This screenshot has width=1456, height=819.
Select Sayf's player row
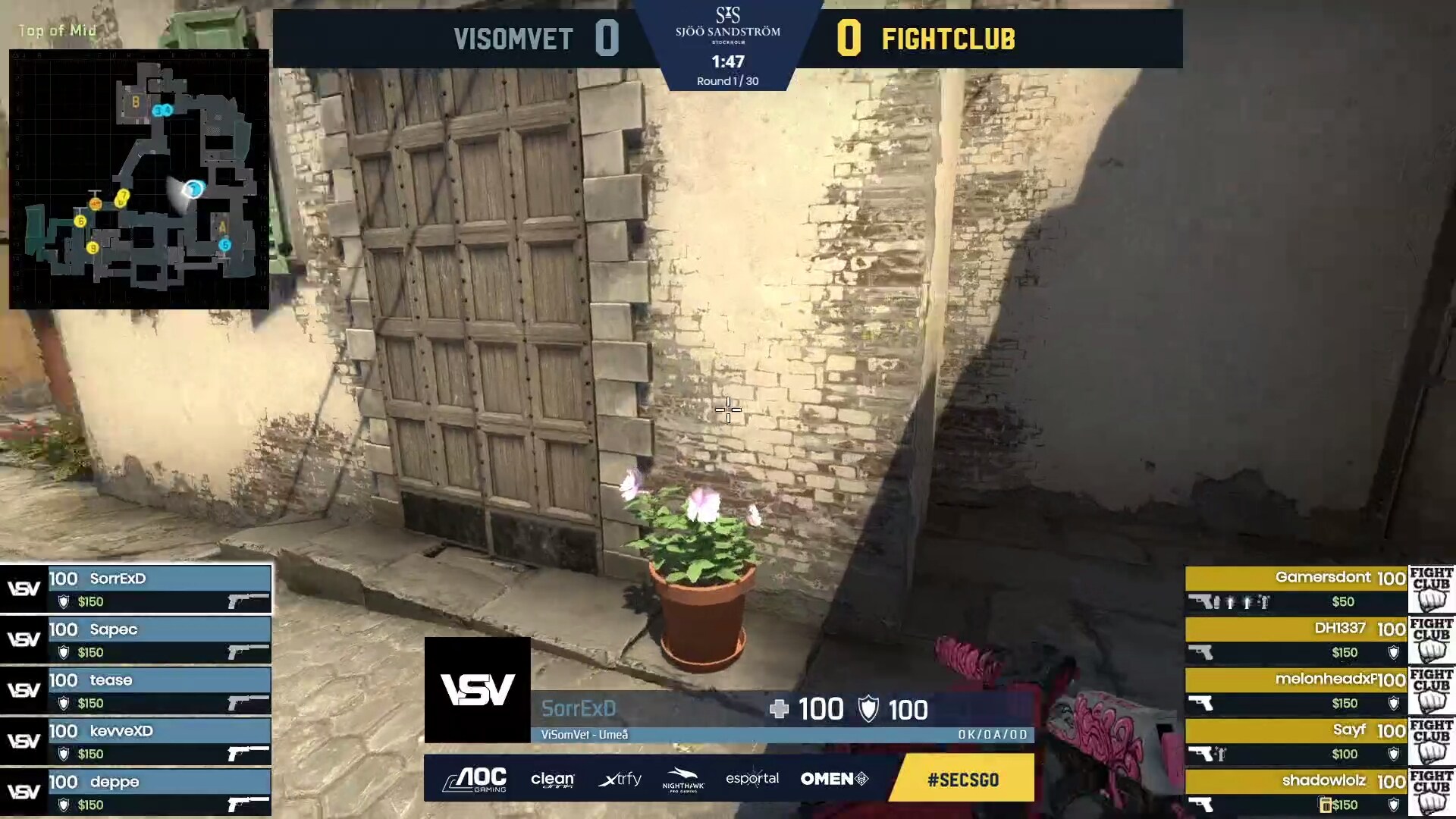(x=1297, y=741)
